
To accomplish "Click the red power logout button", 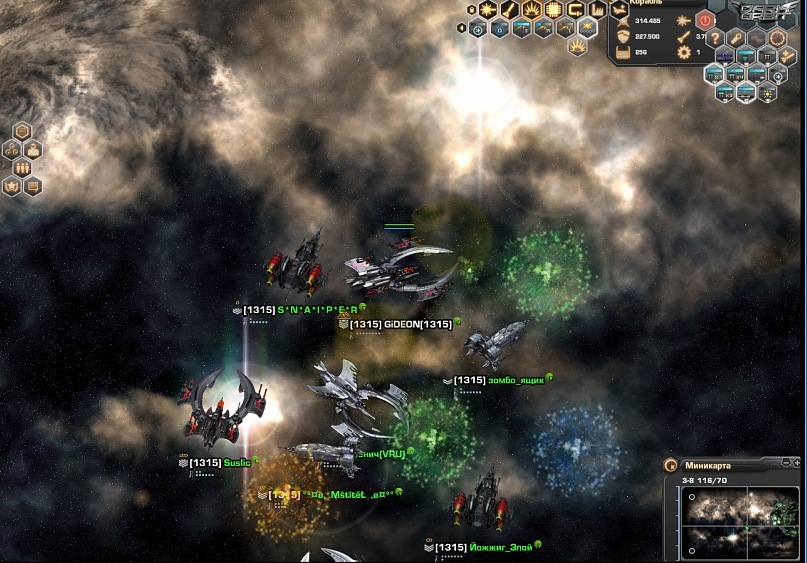I will (x=704, y=19).
